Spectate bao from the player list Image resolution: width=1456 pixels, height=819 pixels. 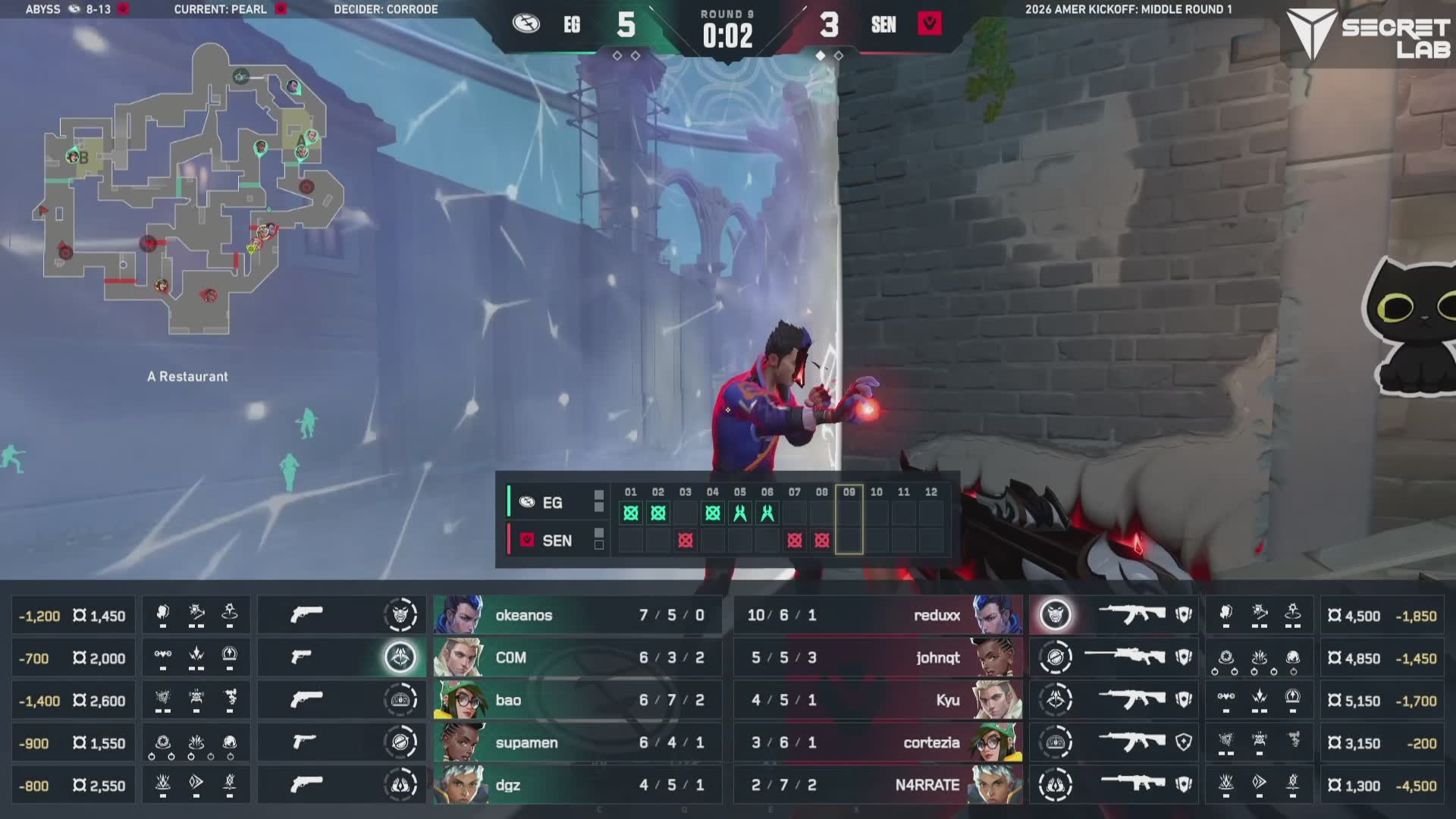pyautogui.click(x=576, y=700)
